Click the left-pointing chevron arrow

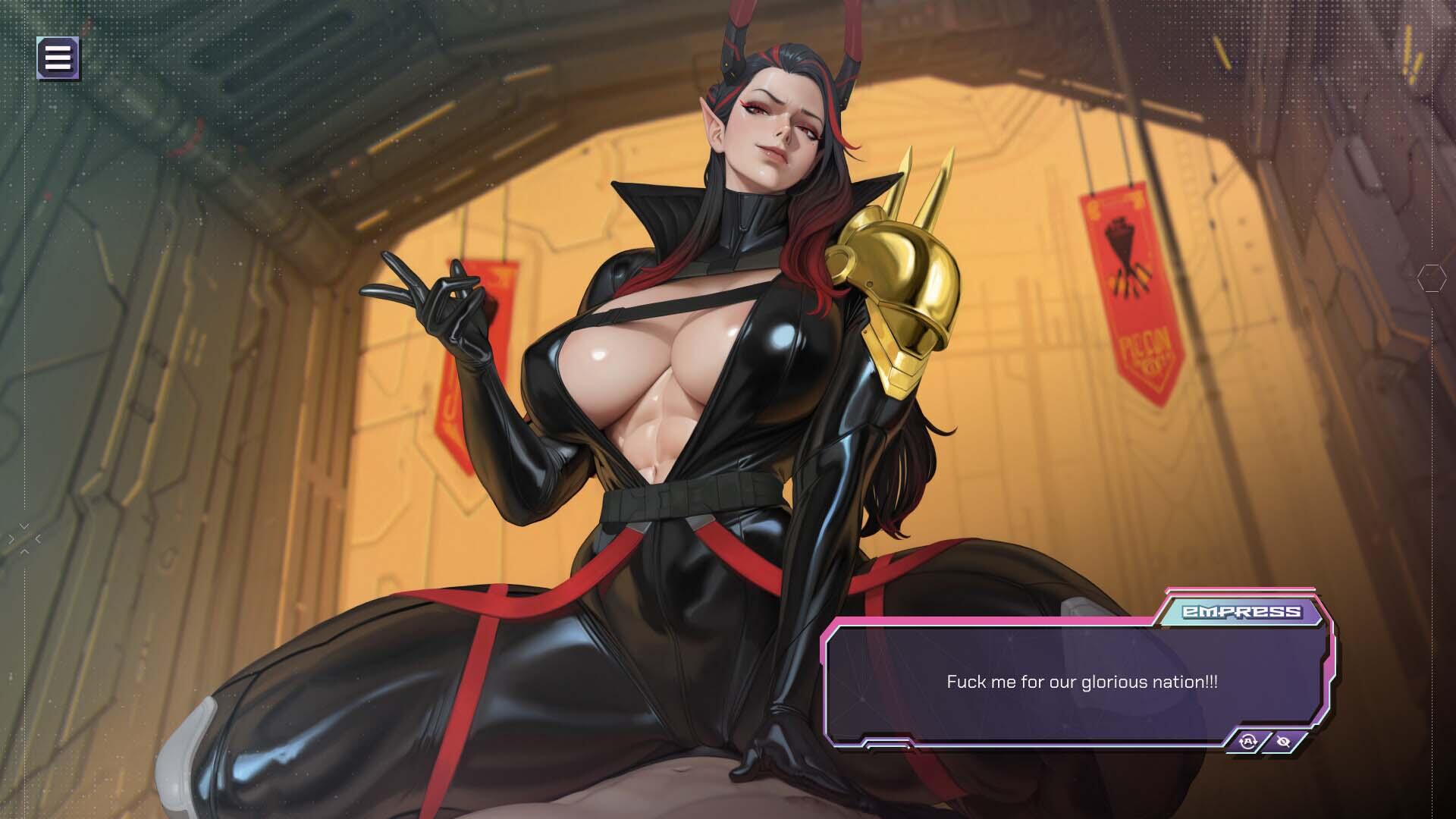[x=38, y=538]
